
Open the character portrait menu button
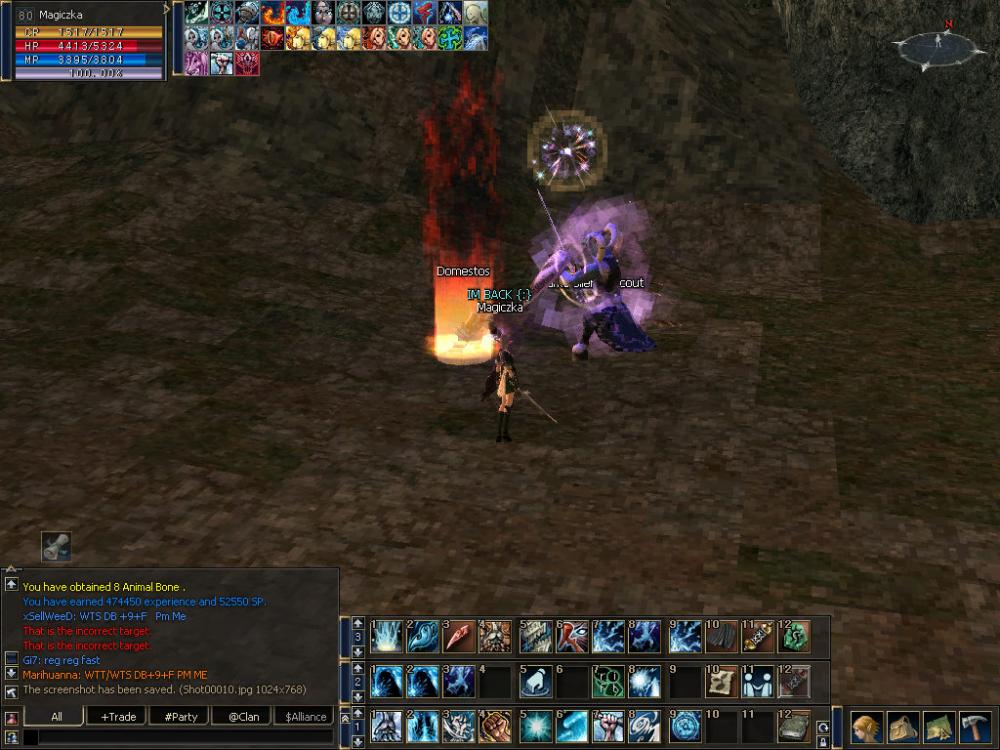866,726
